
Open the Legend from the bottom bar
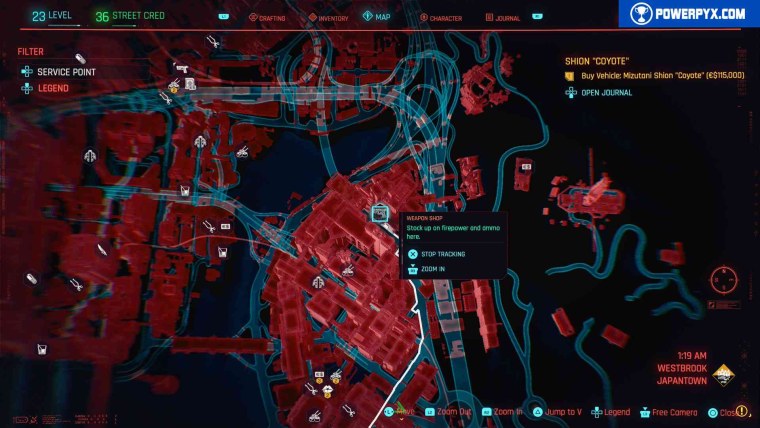tap(610, 412)
